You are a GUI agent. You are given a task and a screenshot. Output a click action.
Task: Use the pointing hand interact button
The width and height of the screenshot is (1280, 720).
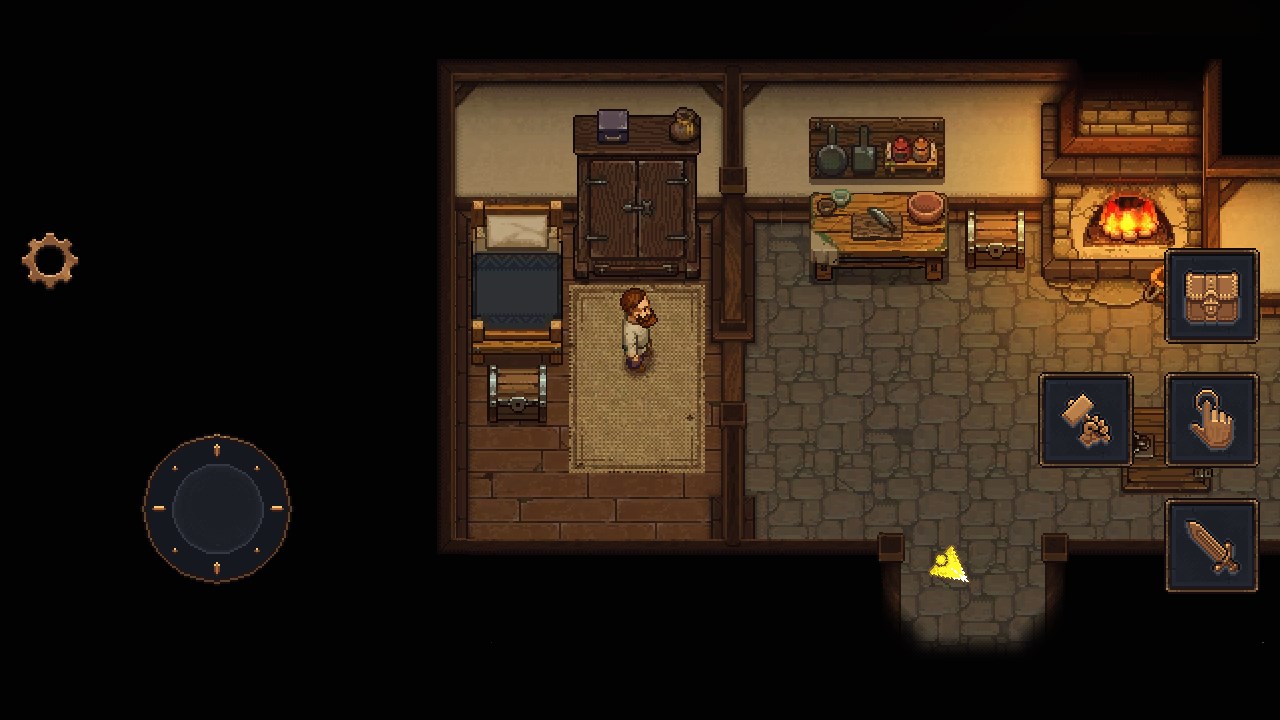1211,421
